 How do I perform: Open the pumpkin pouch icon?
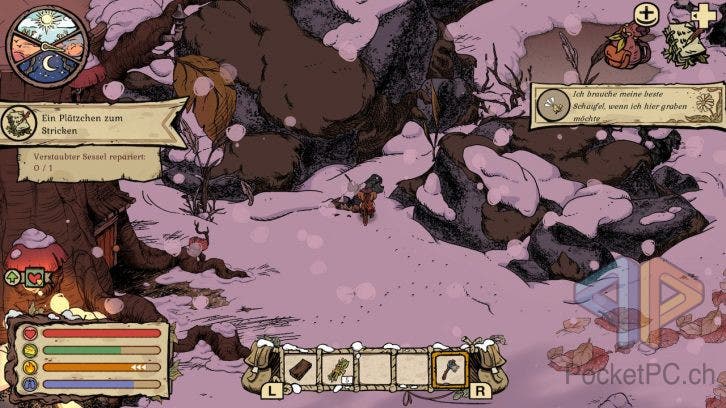(x=622, y=43)
